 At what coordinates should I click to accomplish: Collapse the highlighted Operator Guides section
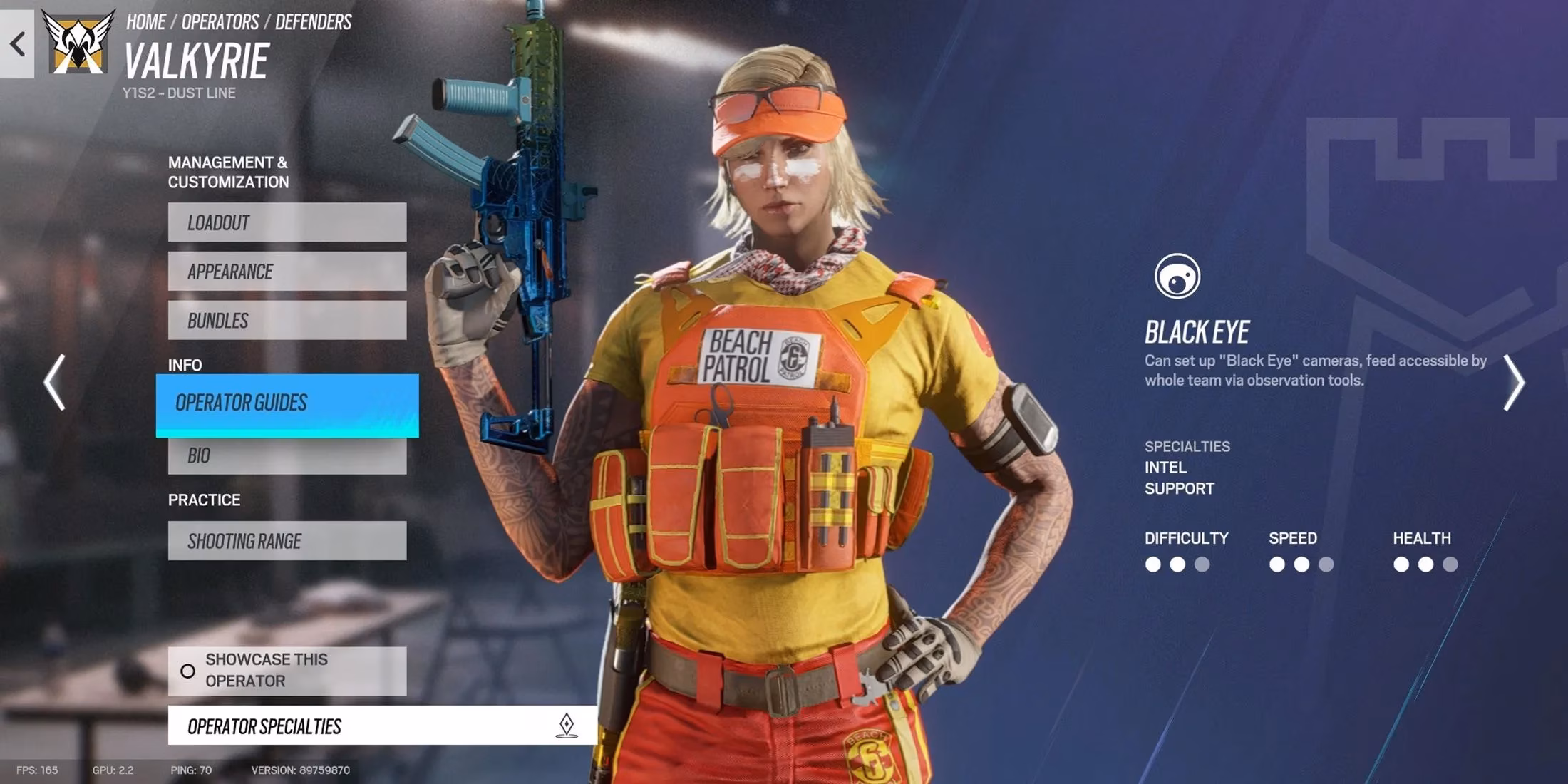pos(287,403)
